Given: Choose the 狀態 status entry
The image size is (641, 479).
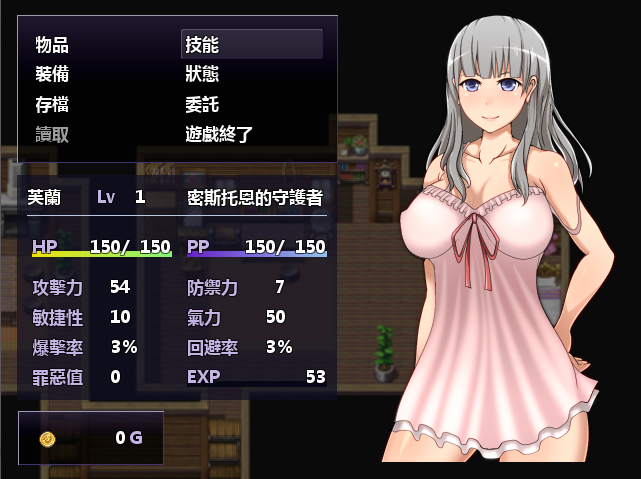Looking at the screenshot, I should [202, 75].
